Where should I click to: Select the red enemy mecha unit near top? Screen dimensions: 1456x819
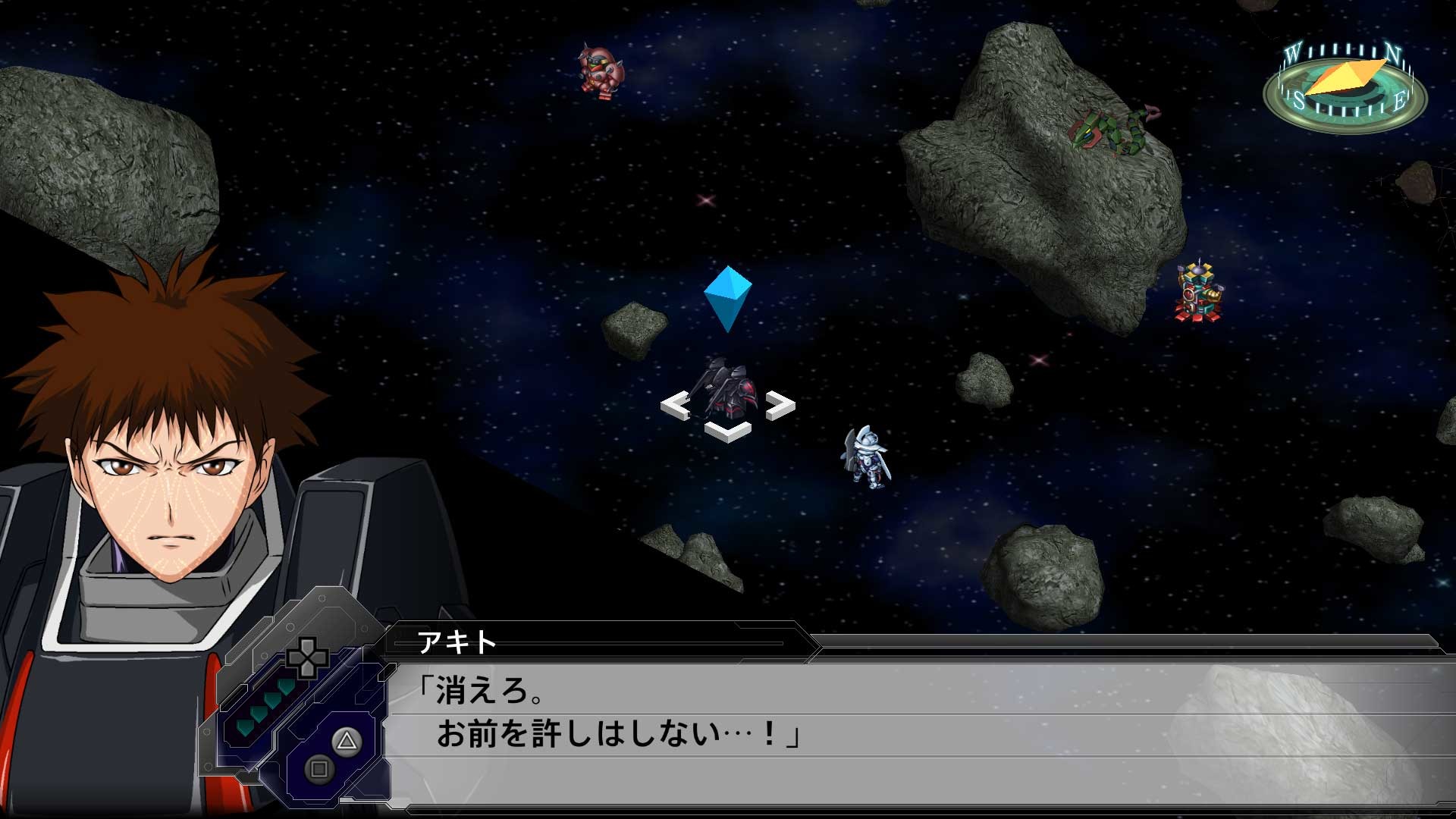pyautogui.click(x=599, y=72)
